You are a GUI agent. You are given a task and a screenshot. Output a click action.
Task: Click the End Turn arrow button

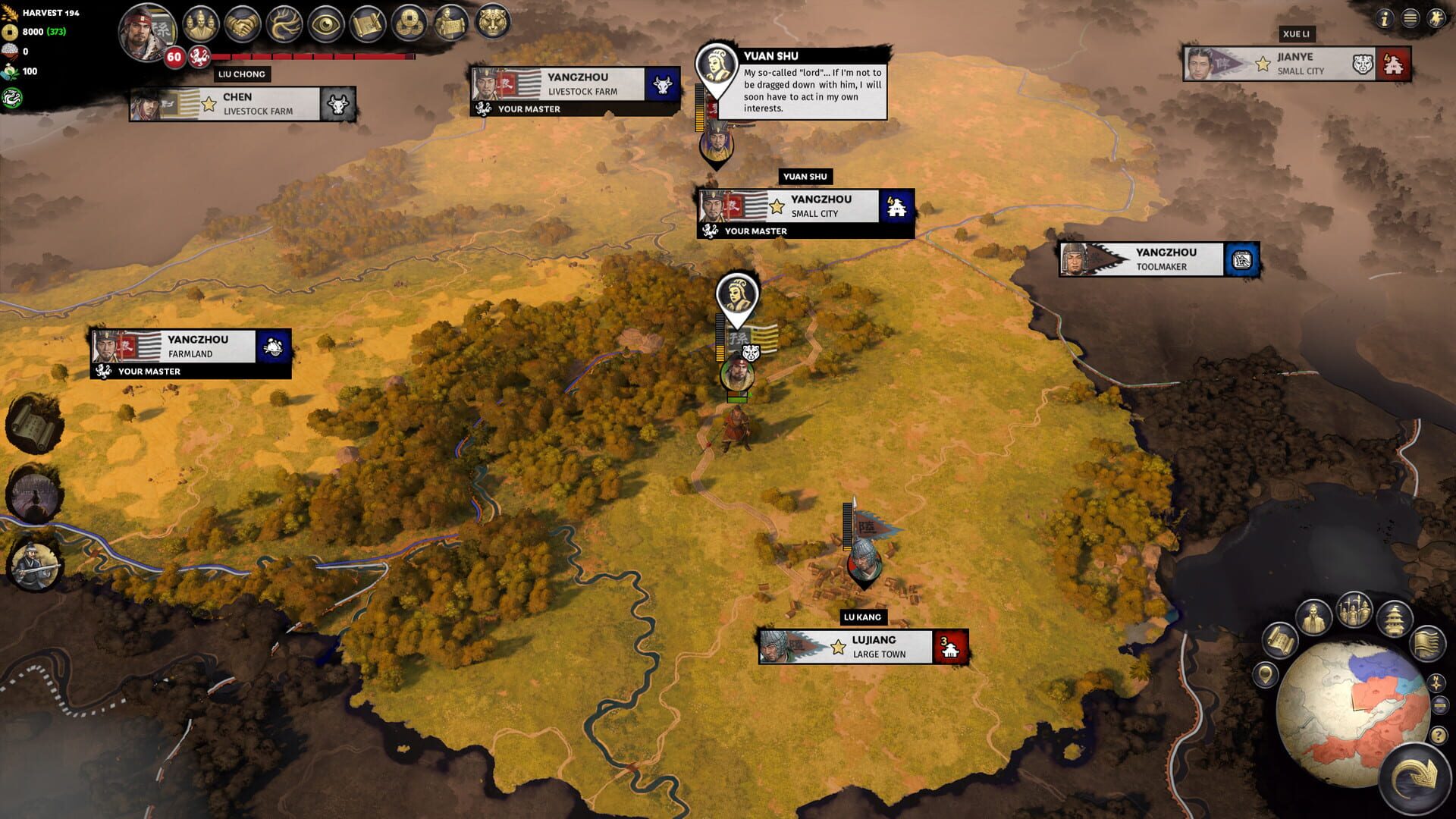click(1414, 777)
